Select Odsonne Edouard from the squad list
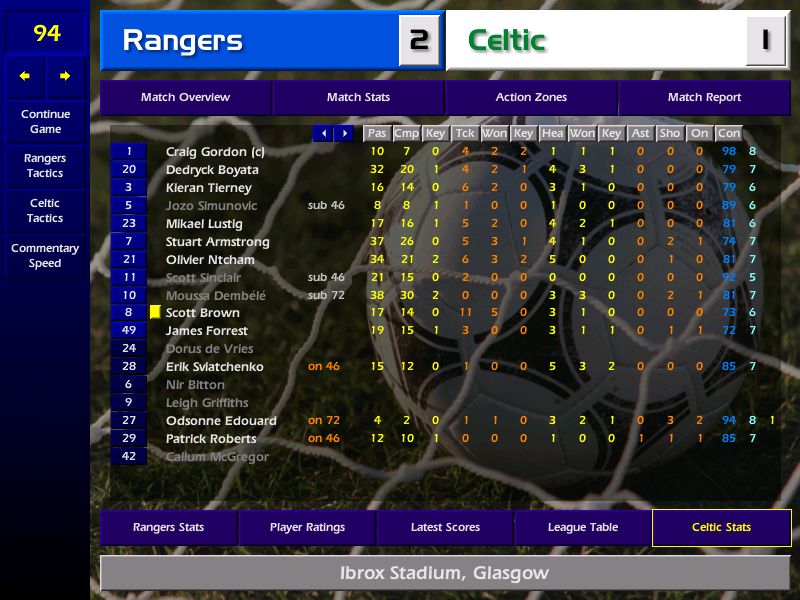 pyautogui.click(x=221, y=421)
